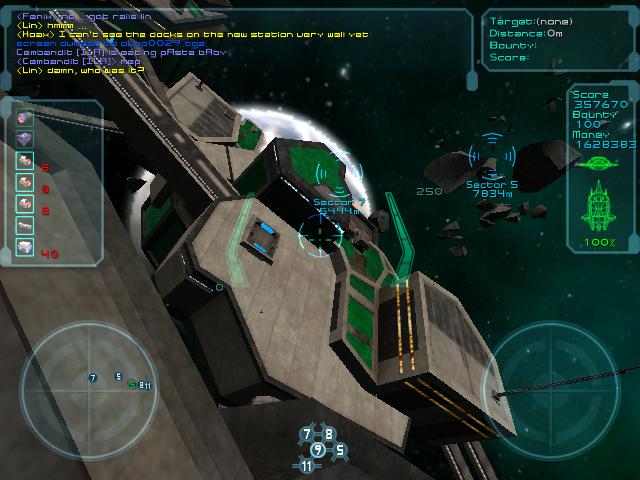Click the green wireframe ship status icon
The image size is (640, 480).
tap(600, 206)
